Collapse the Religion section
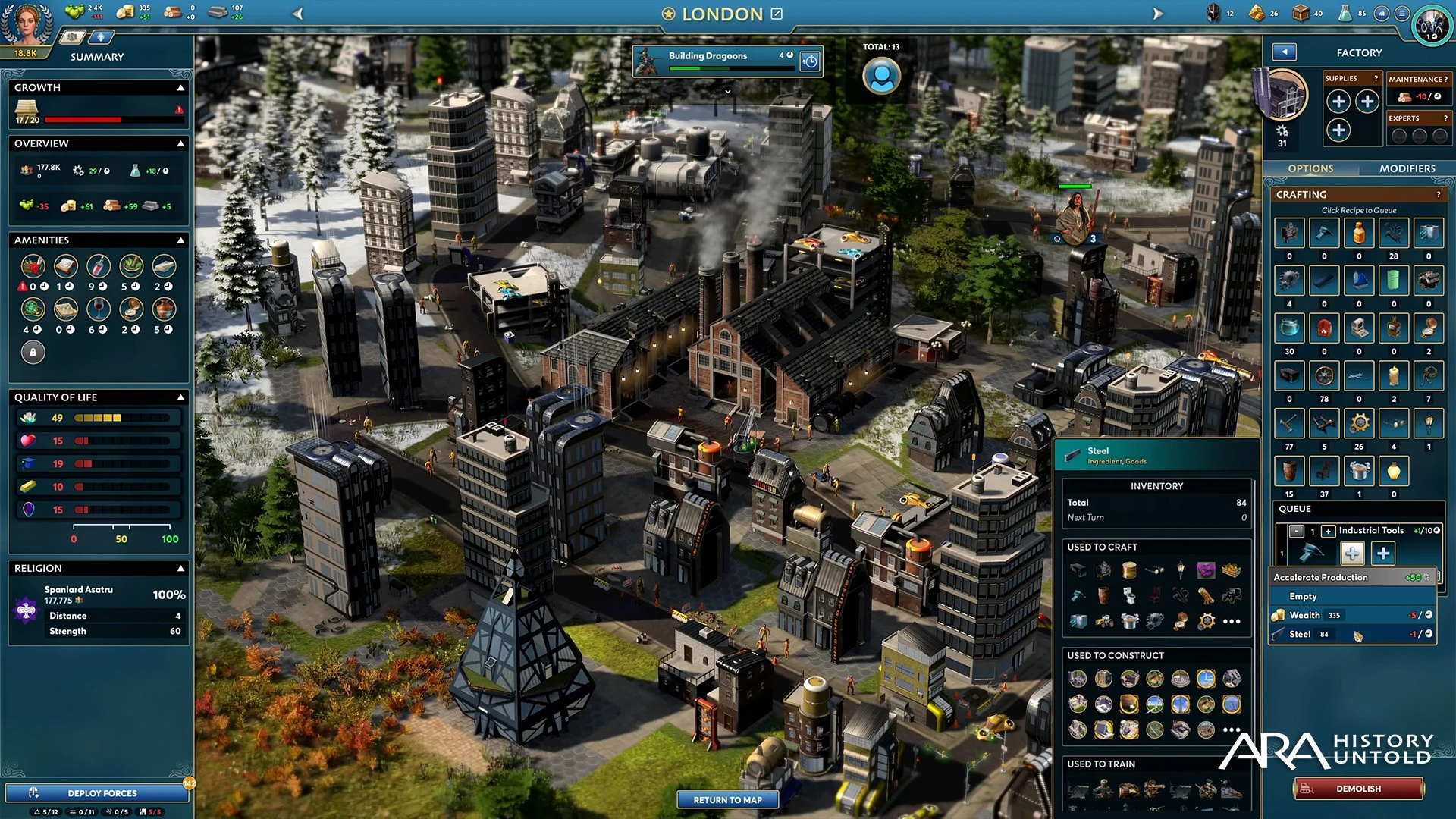The width and height of the screenshot is (1456, 819). pos(180,568)
